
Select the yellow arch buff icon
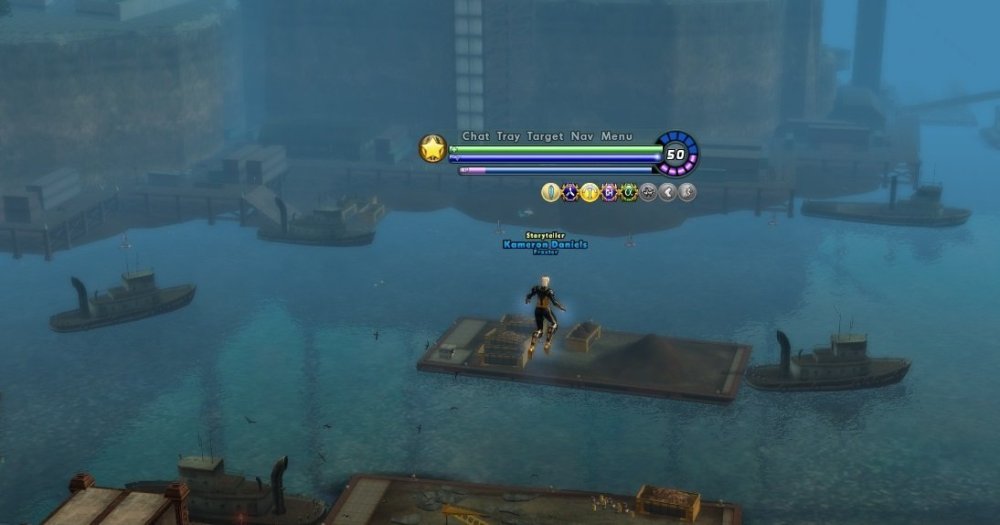pos(590,192)
